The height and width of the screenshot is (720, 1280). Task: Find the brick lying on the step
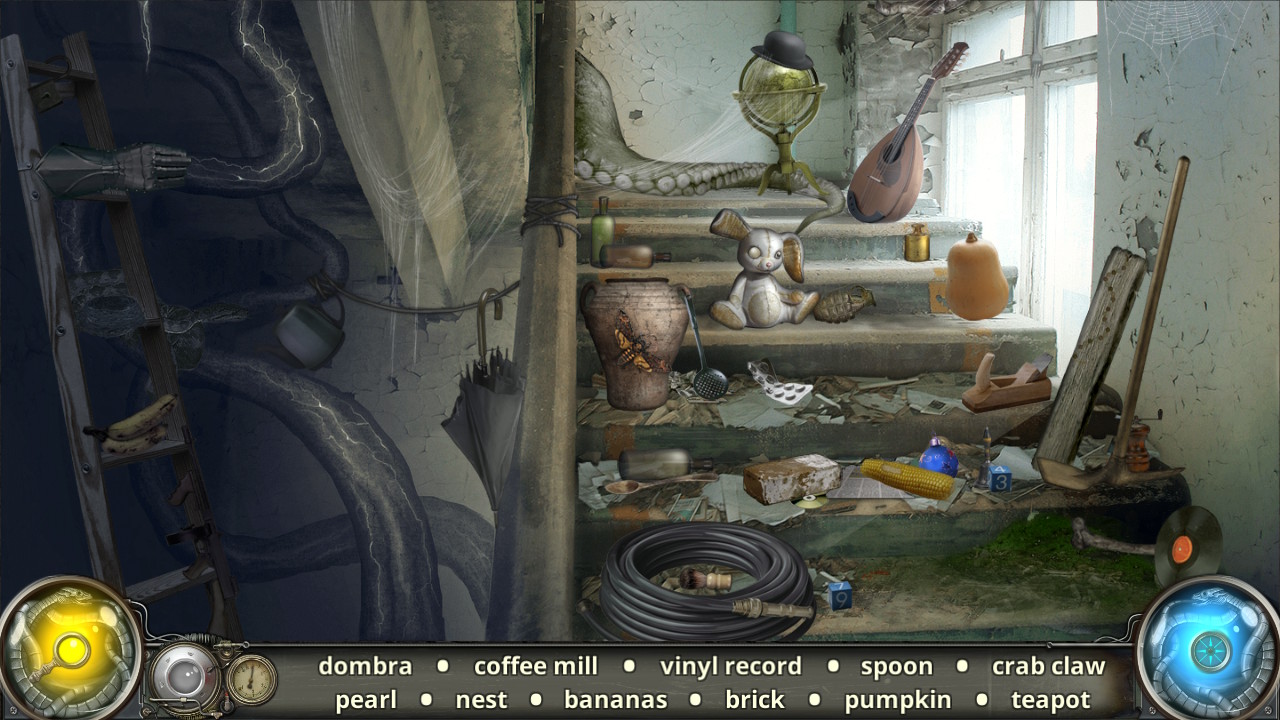pos(790,480)
